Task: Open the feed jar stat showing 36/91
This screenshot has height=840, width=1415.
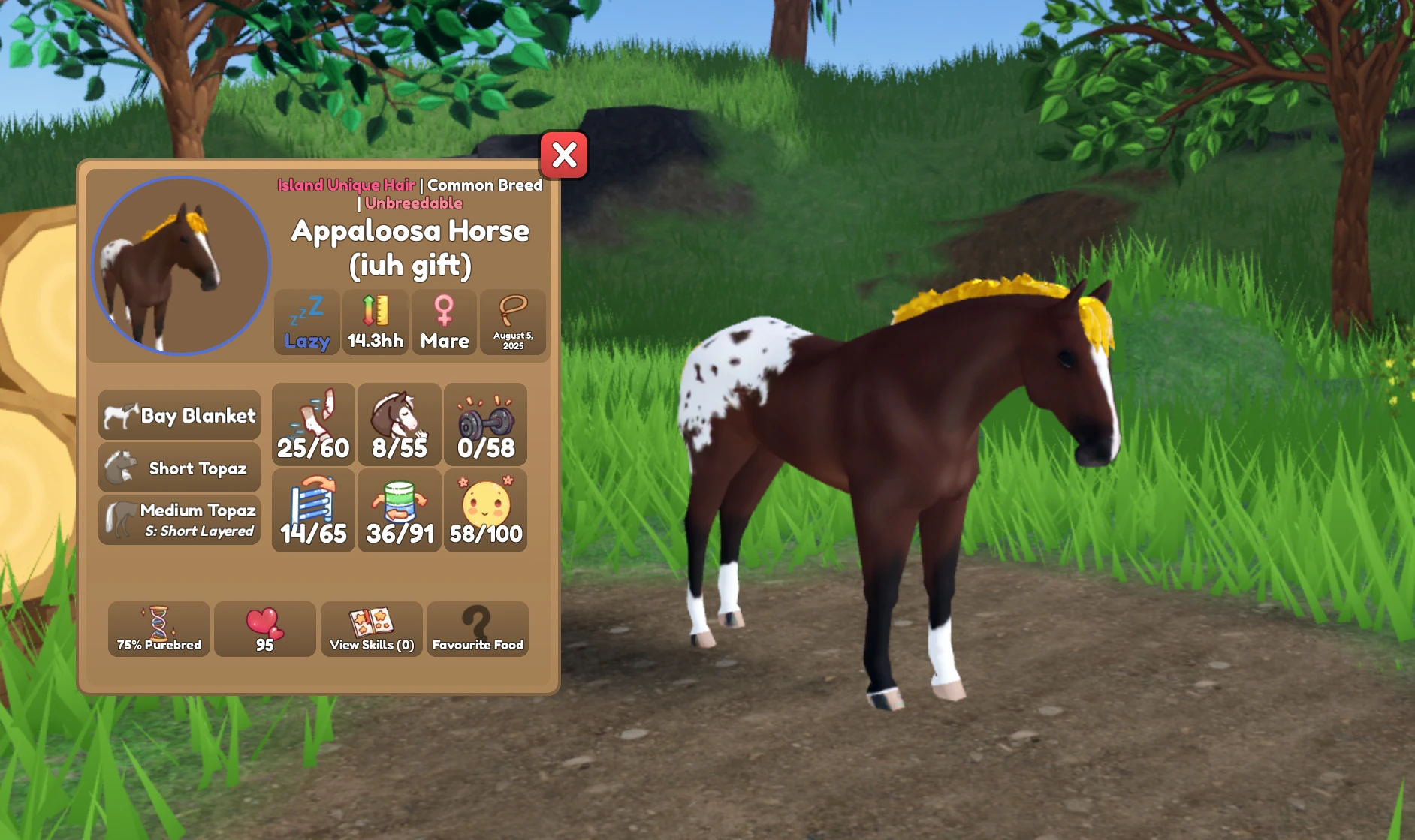Action: pos(399,510)
